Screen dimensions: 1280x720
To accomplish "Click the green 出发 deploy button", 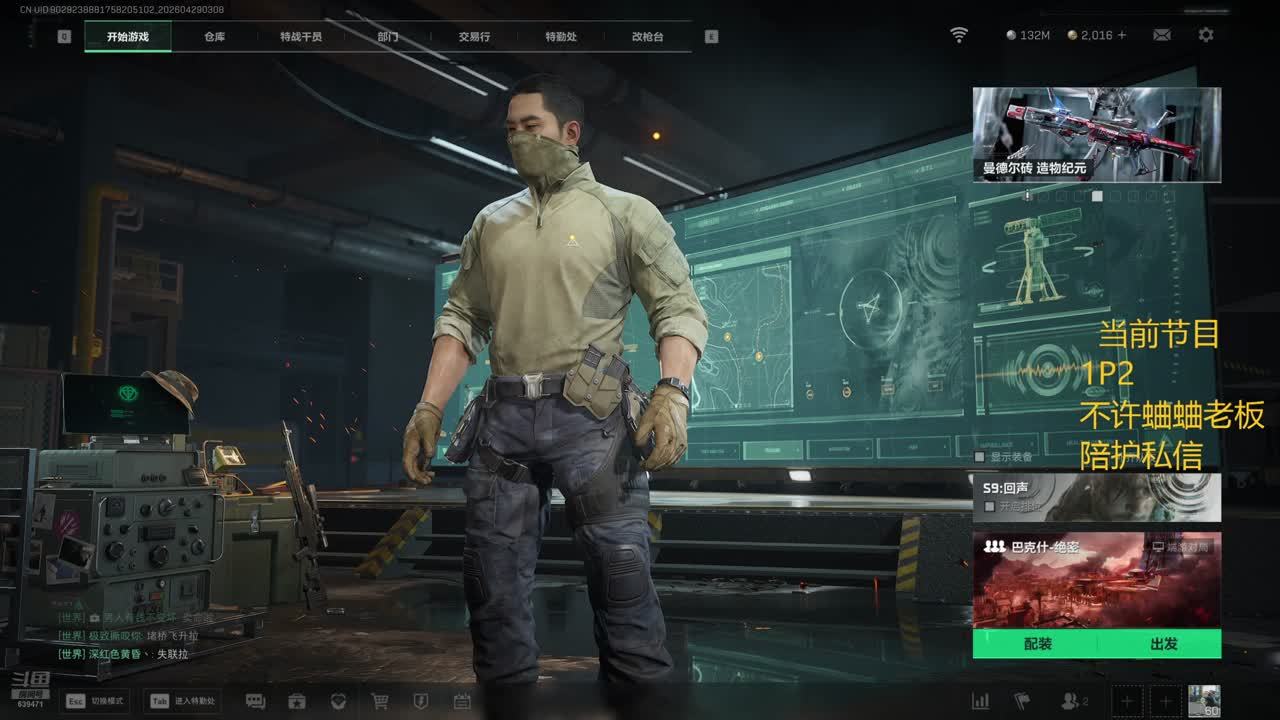I will pos(1163,644).
